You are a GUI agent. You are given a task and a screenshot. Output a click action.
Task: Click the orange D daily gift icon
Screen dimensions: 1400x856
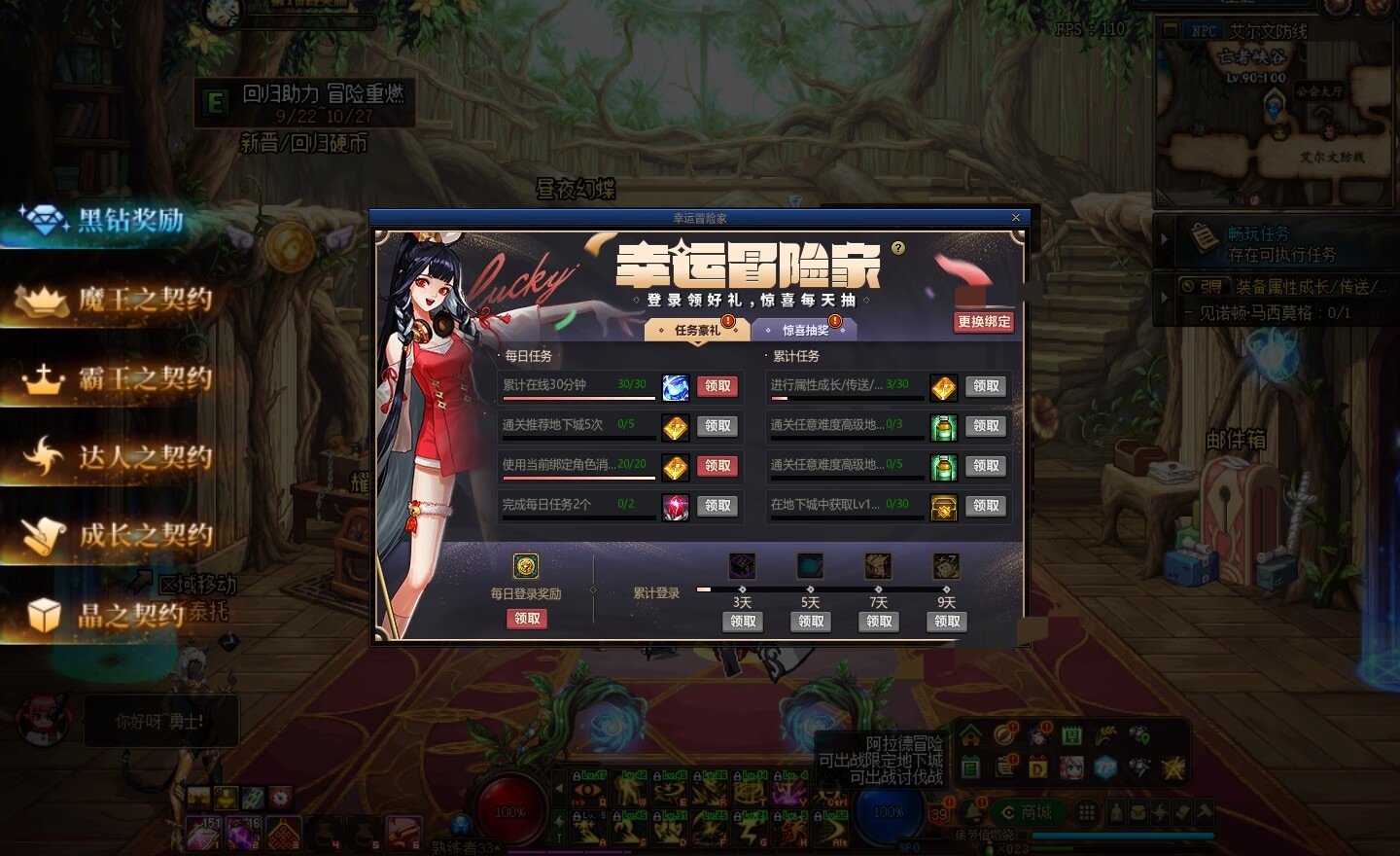click(1038, 767)
